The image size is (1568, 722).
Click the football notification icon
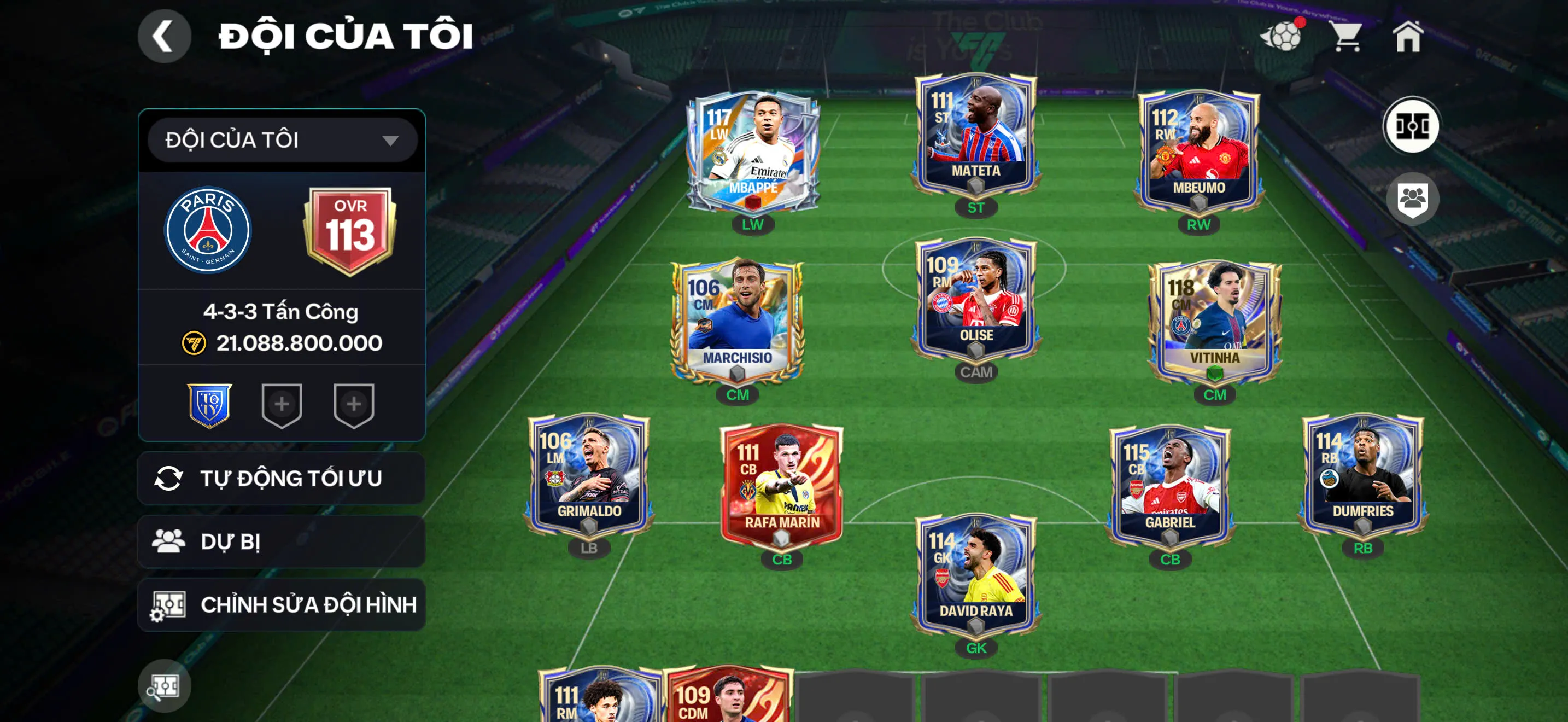coord(1284,36)
